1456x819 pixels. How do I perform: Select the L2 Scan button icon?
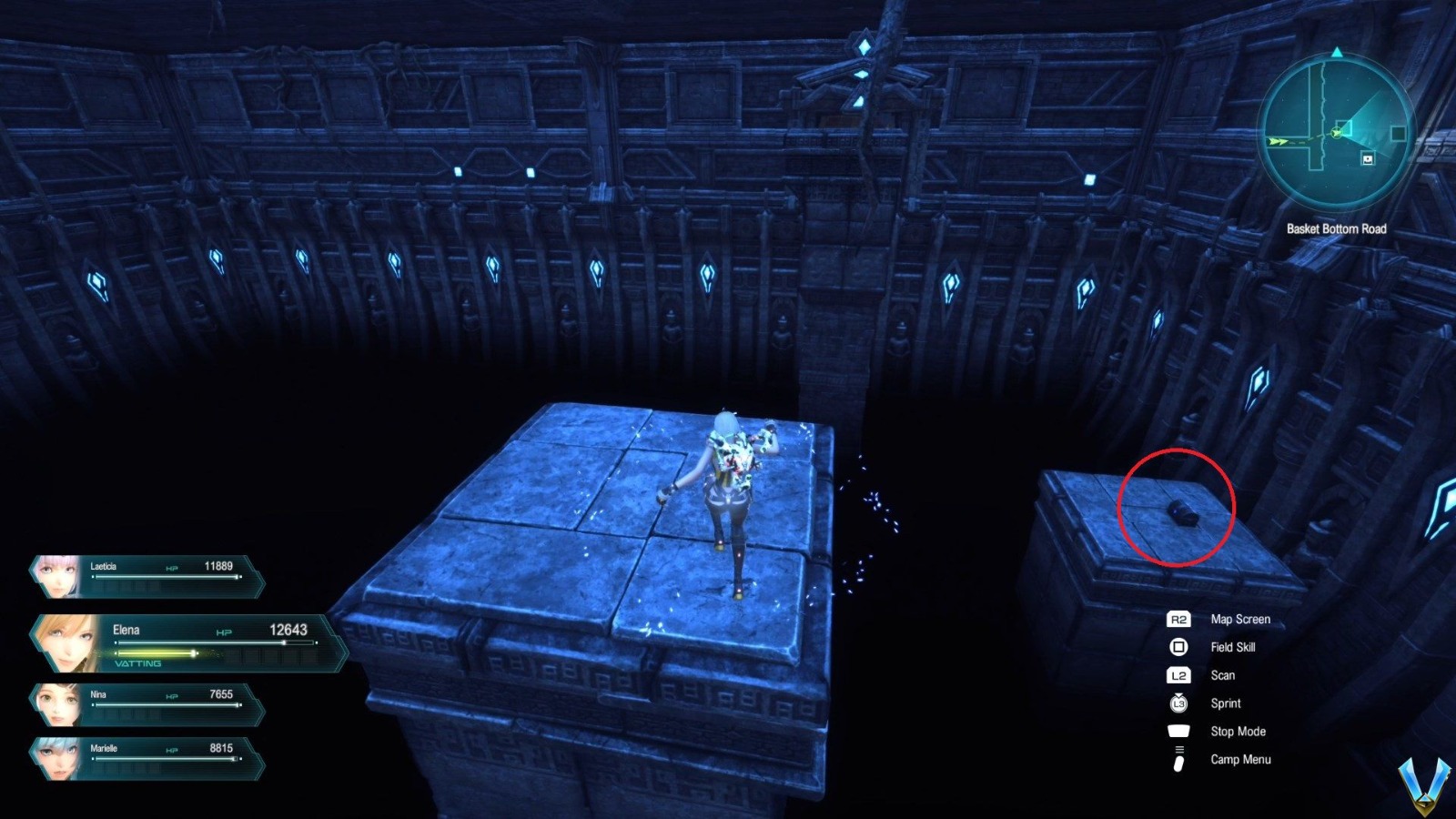[1177, 675]
